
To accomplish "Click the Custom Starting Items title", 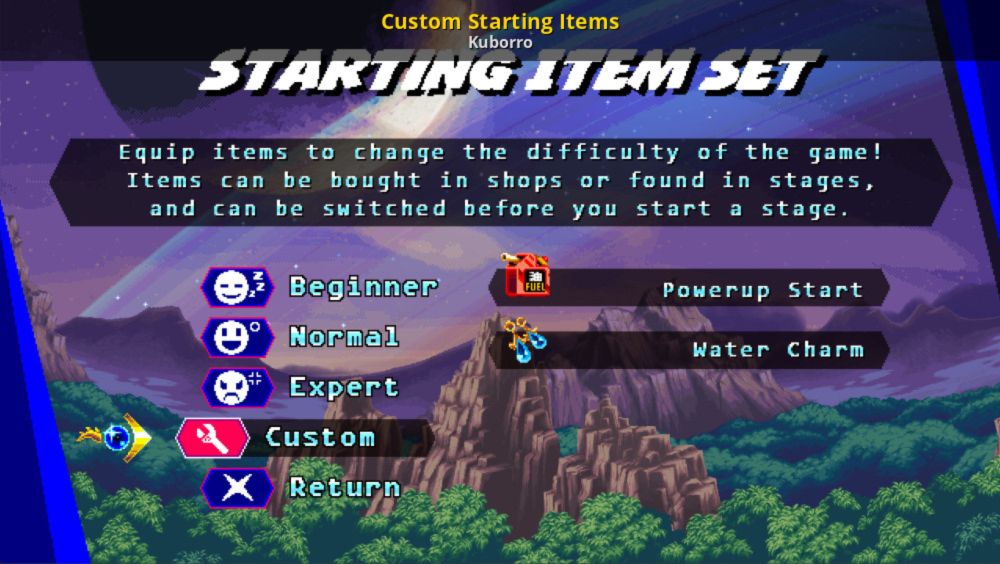I will 500,21.
